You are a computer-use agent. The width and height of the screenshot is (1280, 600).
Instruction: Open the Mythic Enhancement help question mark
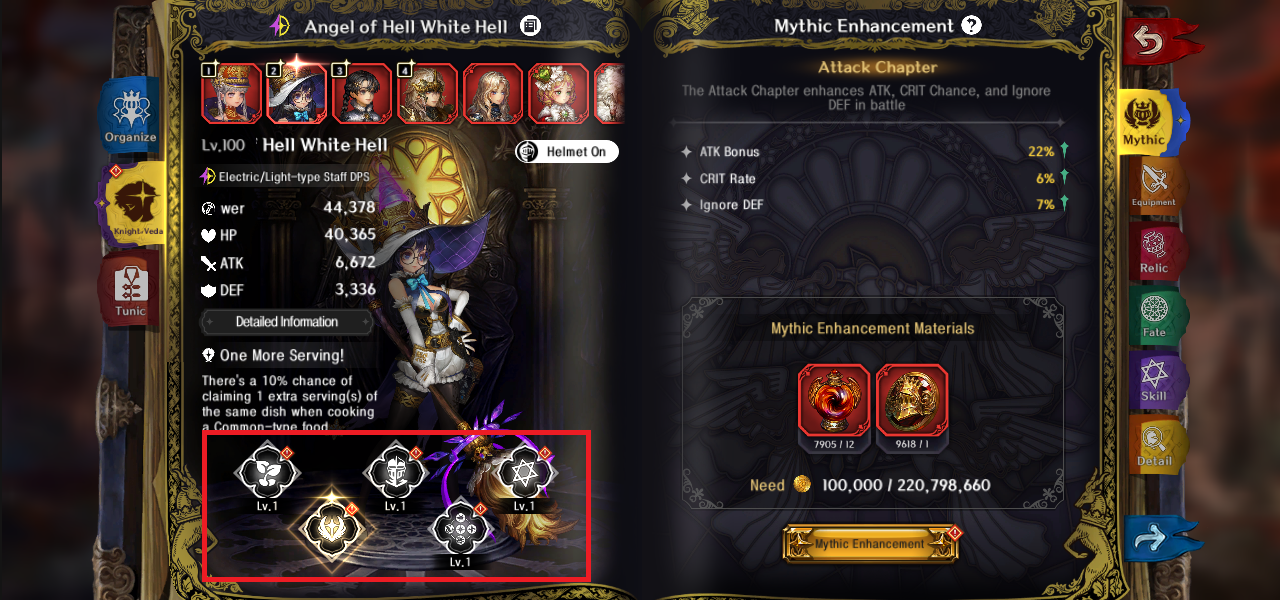coord(971,26)
